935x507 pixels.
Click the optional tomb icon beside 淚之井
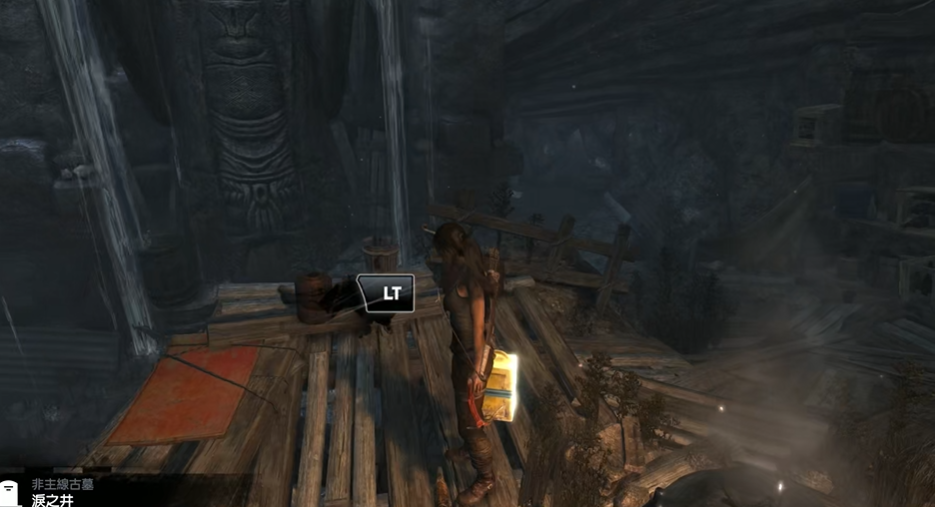click(10, 494)
